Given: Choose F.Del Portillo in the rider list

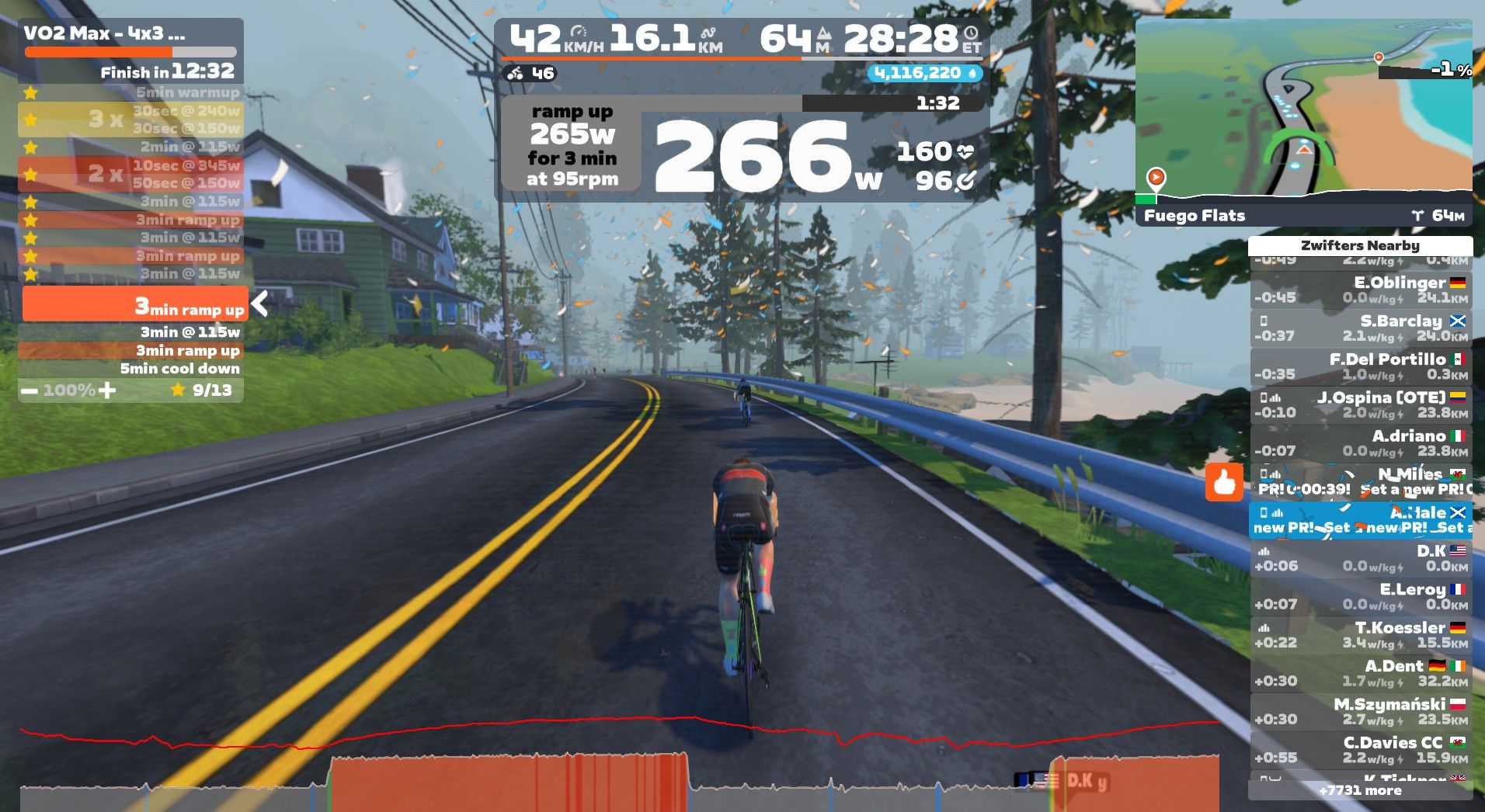Looking at the screenshot, I should tap(1361, 366).
